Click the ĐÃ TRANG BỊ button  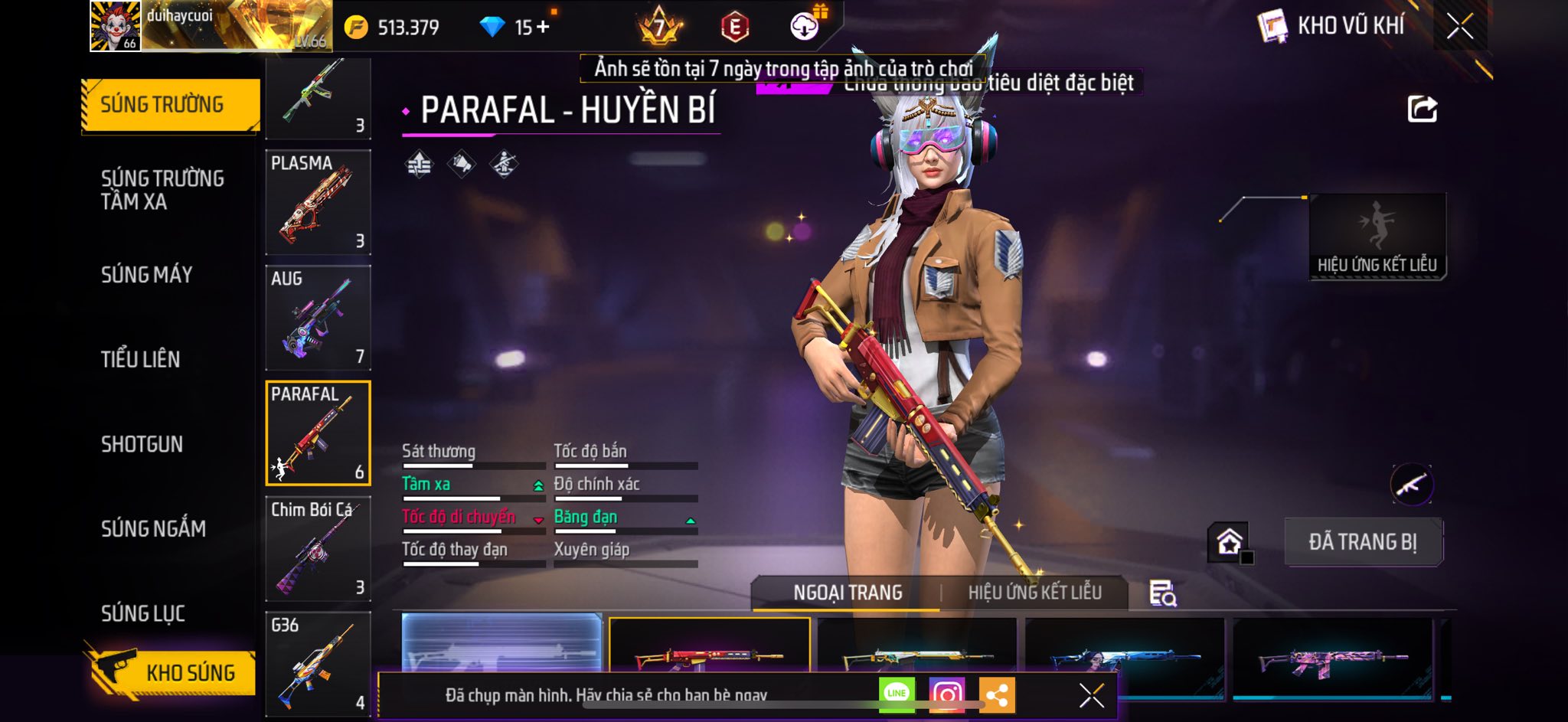[x=1363, y=542]
